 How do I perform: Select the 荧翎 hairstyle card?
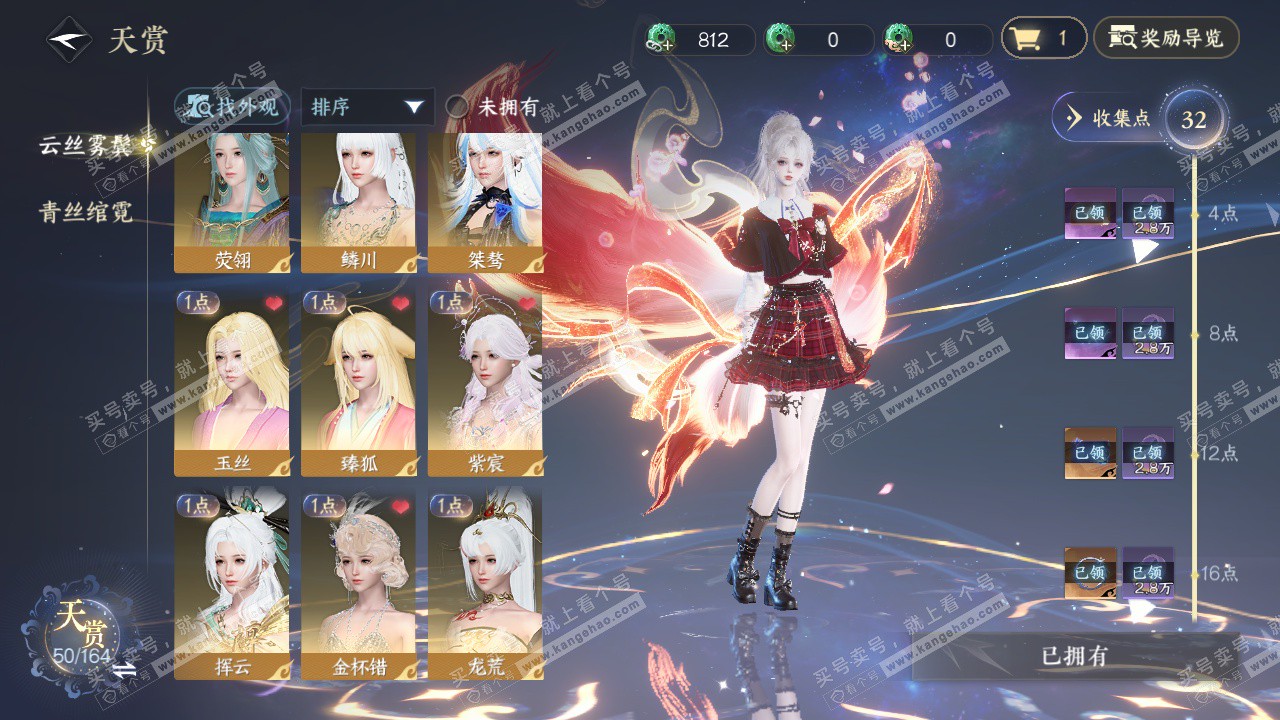(x=232, y=203)
